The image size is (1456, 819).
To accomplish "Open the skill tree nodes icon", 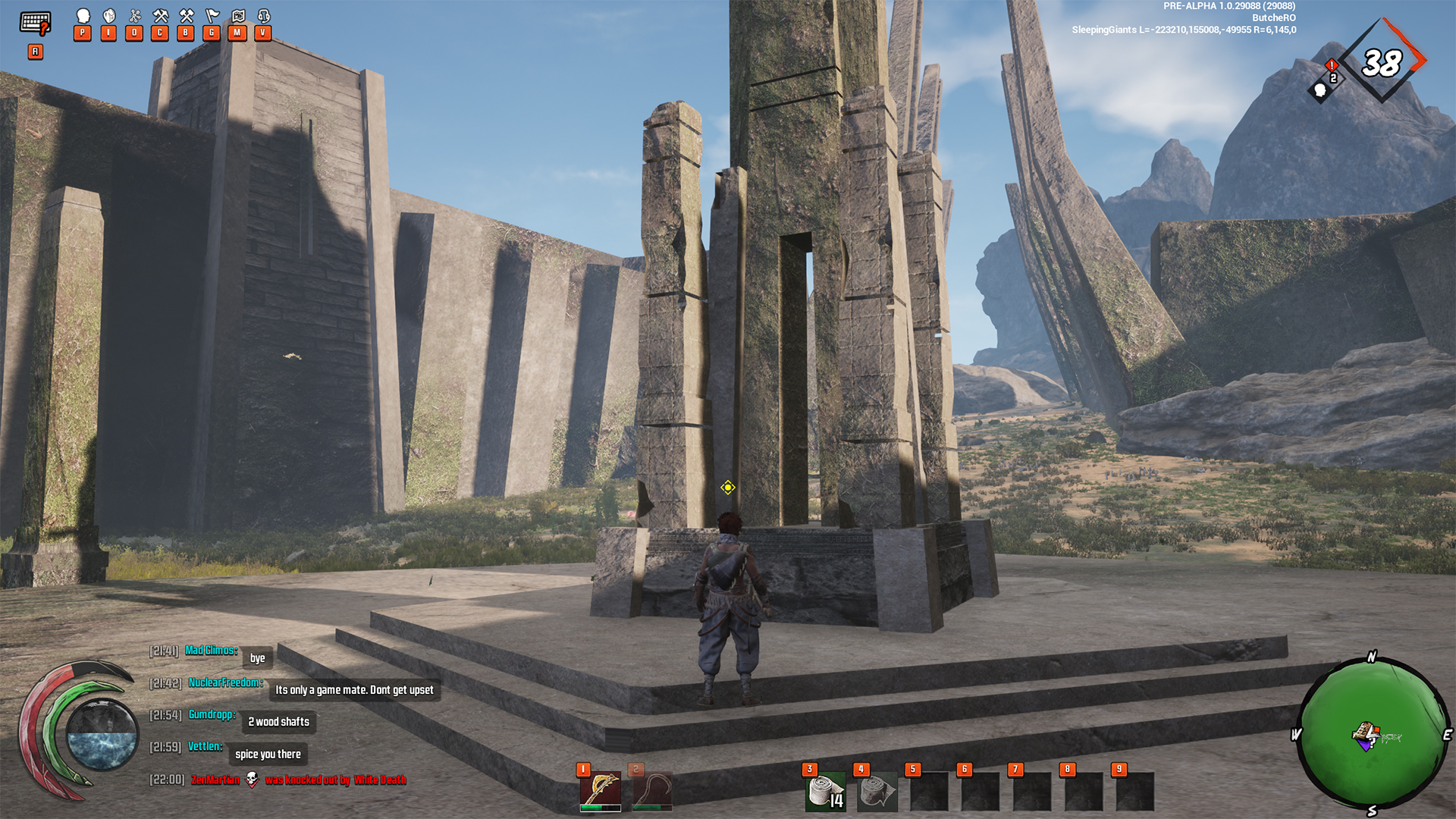I will tap(135, 16).
